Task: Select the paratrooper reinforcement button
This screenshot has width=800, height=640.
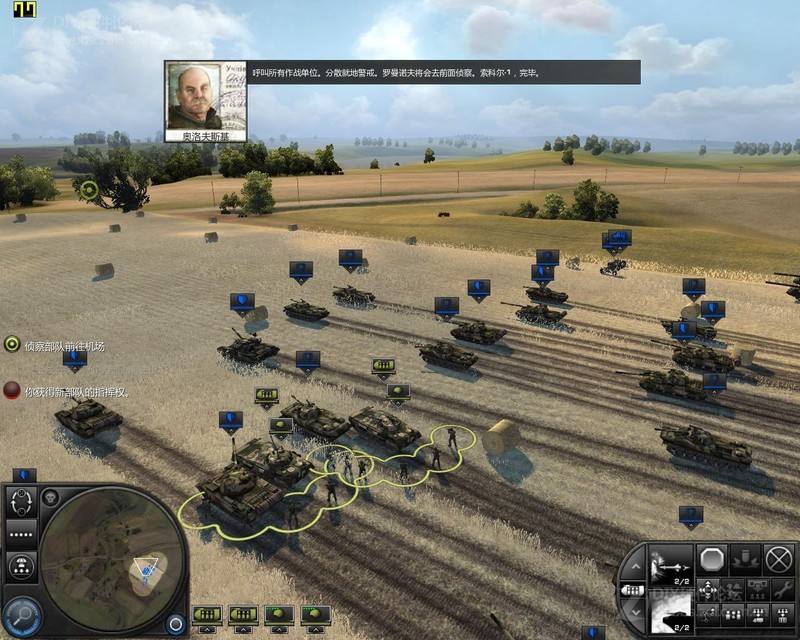Action: coord(22,567)
